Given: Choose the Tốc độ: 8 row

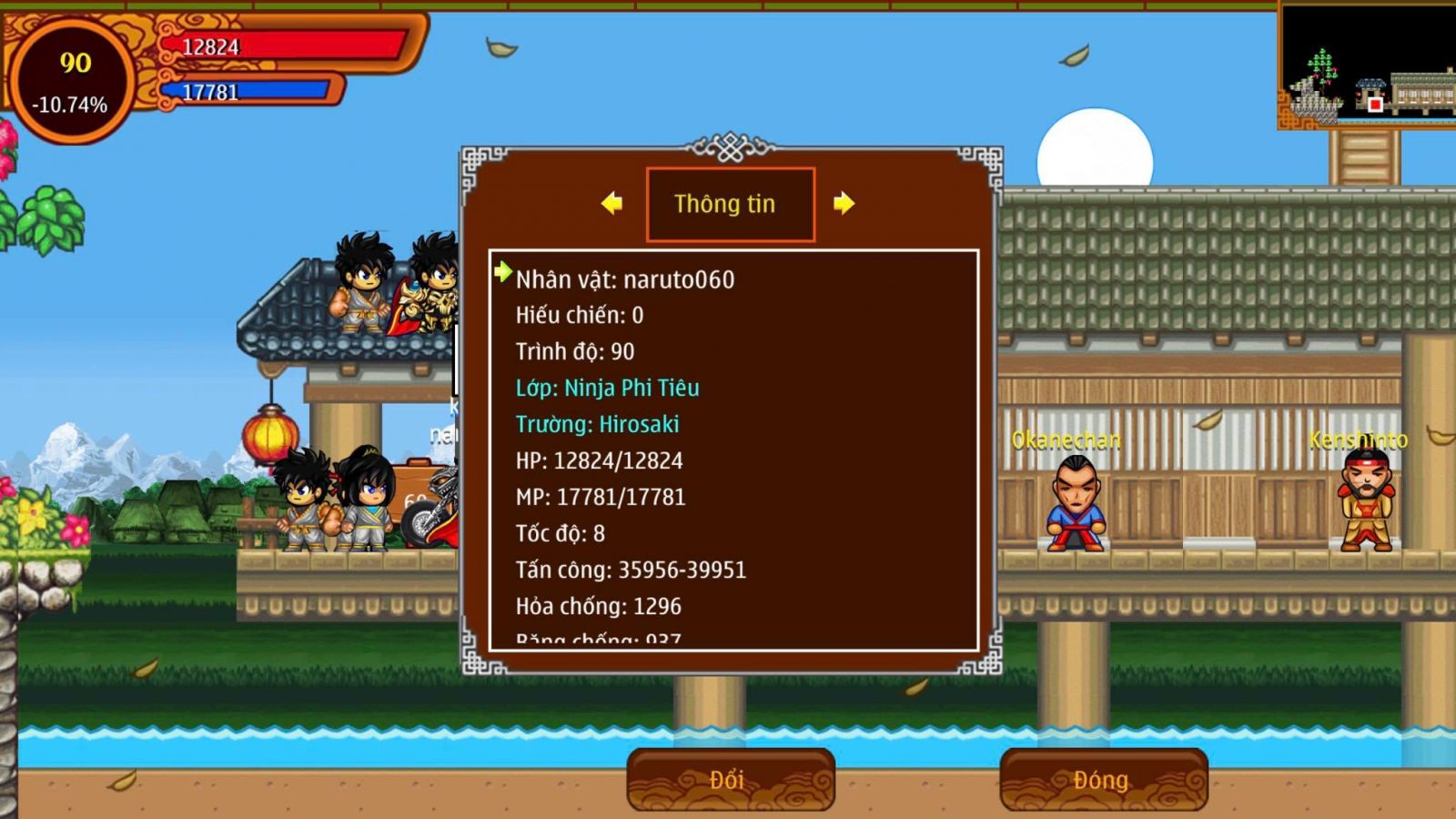Looking at the screenshot, I should pos(561,533).
